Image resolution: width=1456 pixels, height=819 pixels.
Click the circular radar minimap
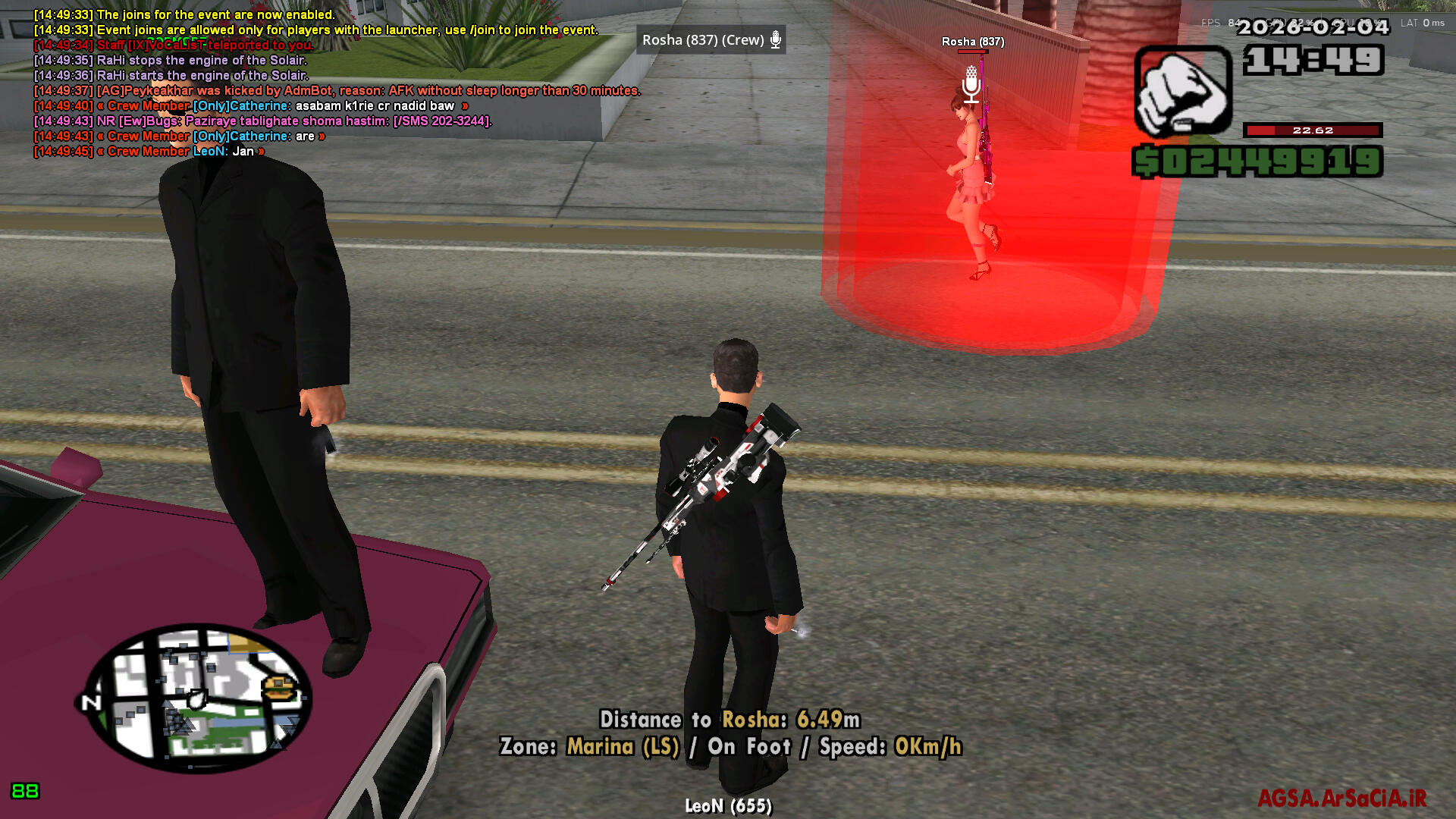(197, 699)
